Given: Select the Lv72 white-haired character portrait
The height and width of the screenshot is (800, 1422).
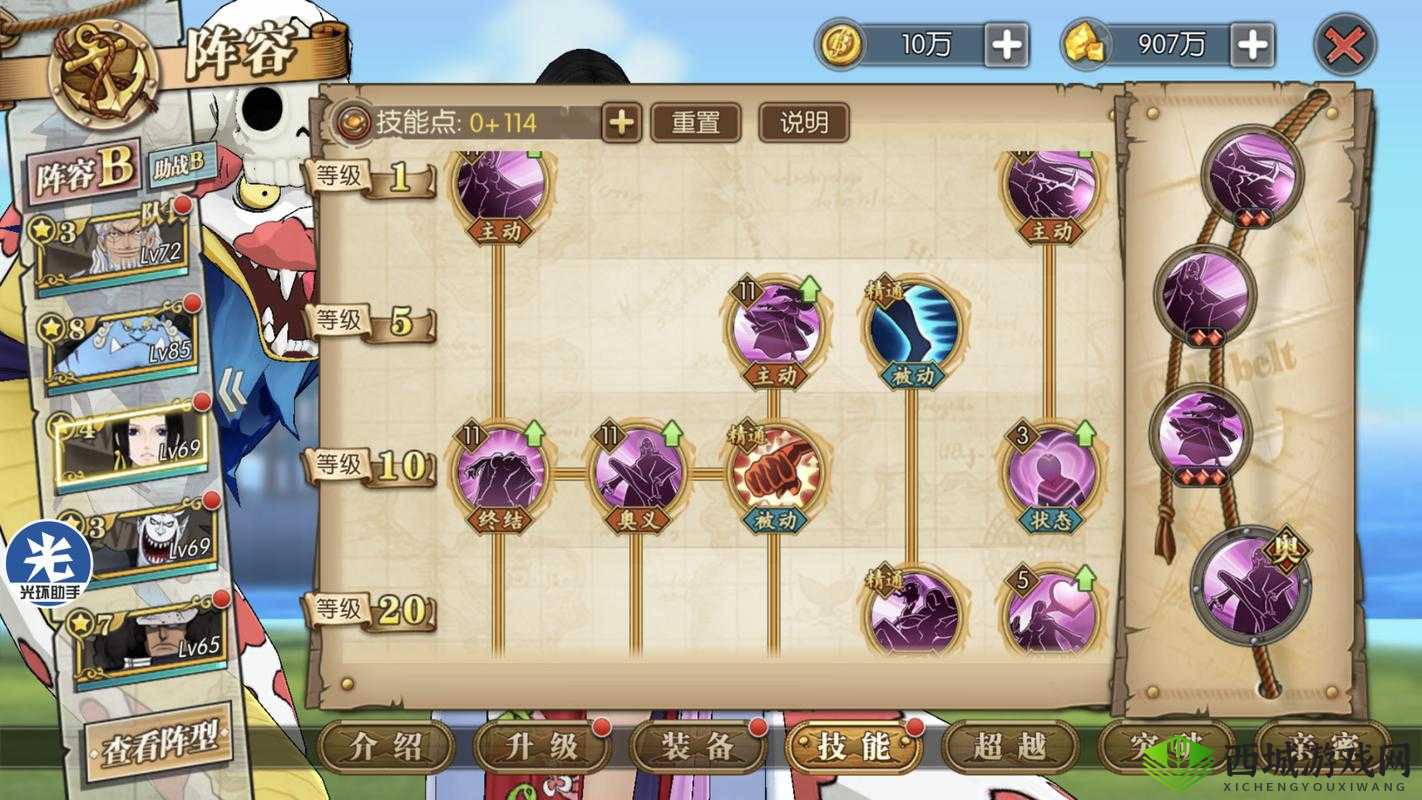Looking at the screenshot, I should tap(124, 247).
